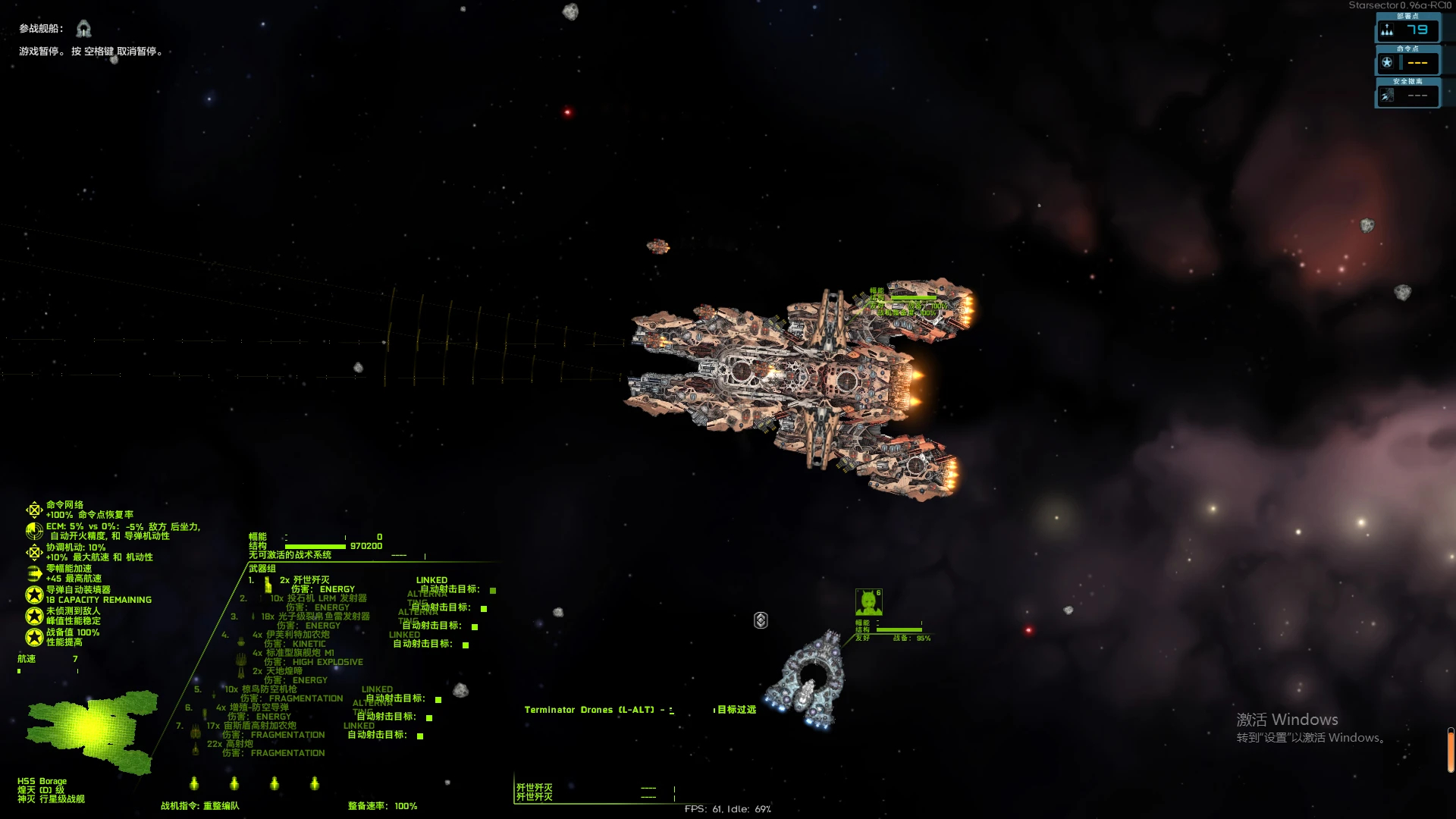Pick the 椋鸟防空机枪 weapon group
The width and height of the screenshot is (1456, 819).
tap(261, 689)
